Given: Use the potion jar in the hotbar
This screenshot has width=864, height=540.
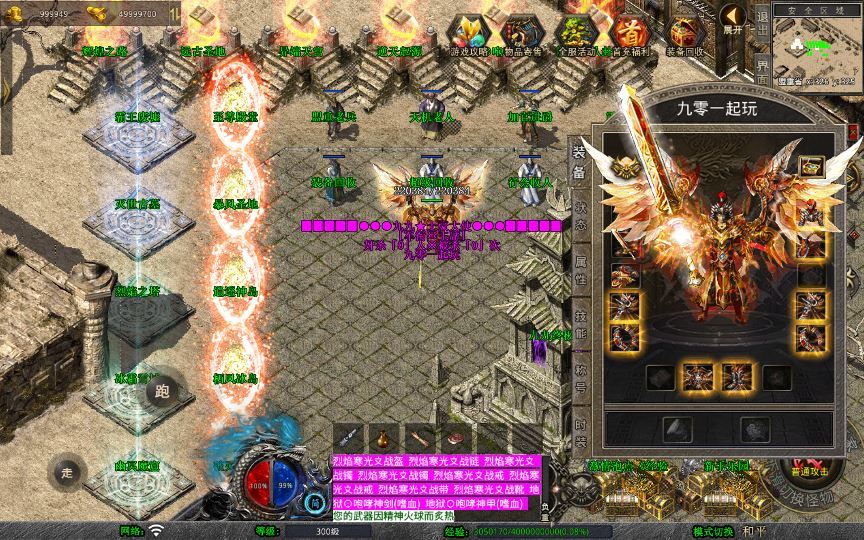Looking at the screenshot, I should [379, 437].
